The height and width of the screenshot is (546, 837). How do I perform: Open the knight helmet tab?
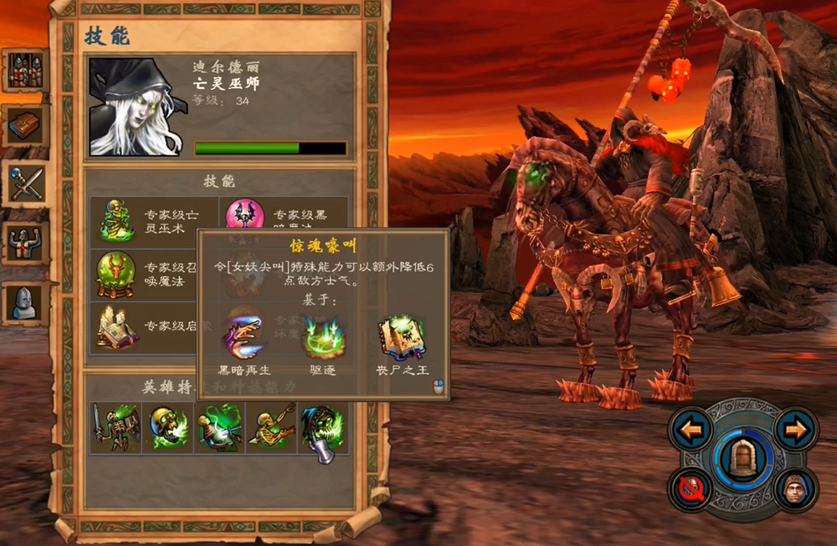24,301
